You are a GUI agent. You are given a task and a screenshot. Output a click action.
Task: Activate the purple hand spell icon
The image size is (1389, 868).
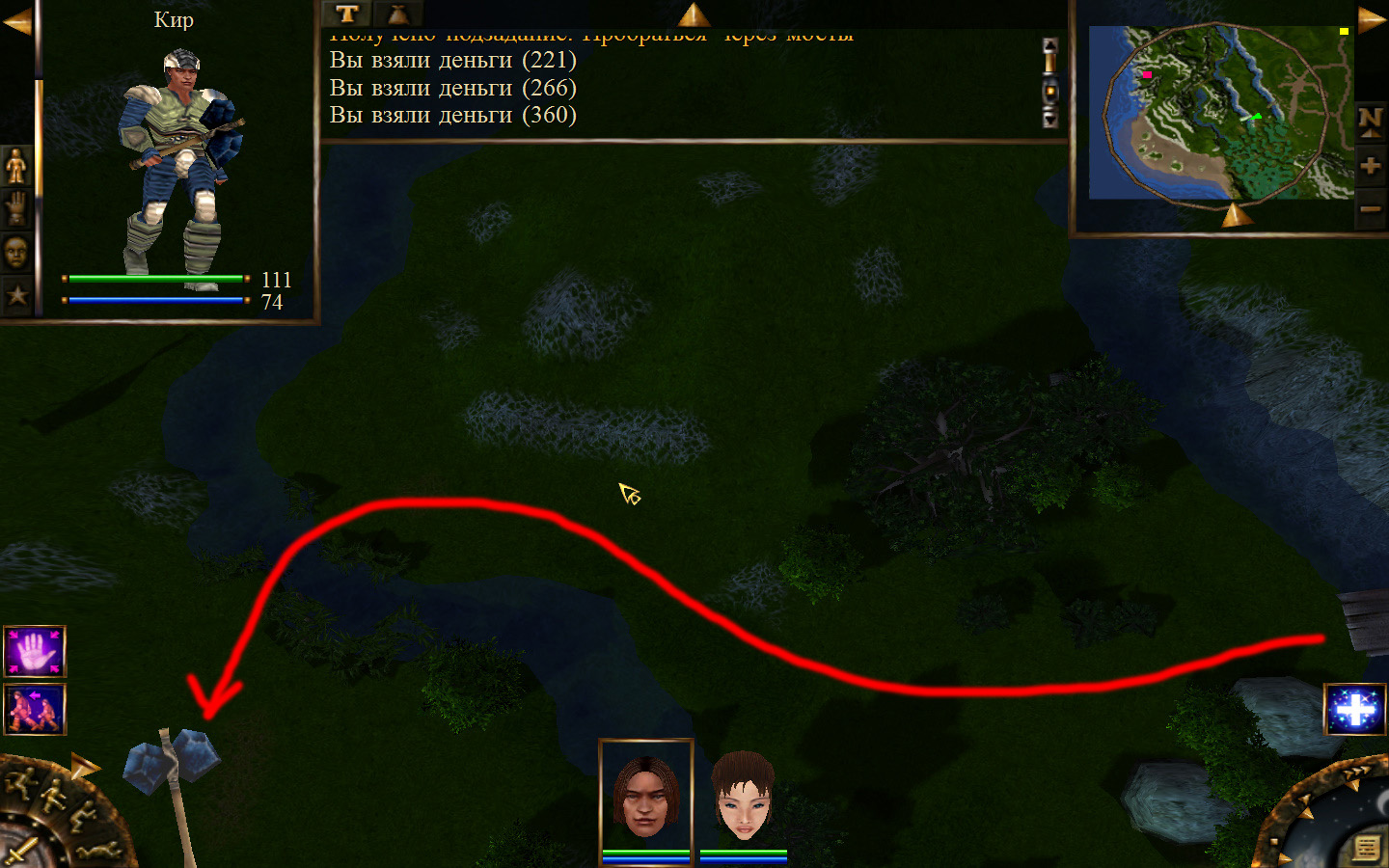coord(35,652)
